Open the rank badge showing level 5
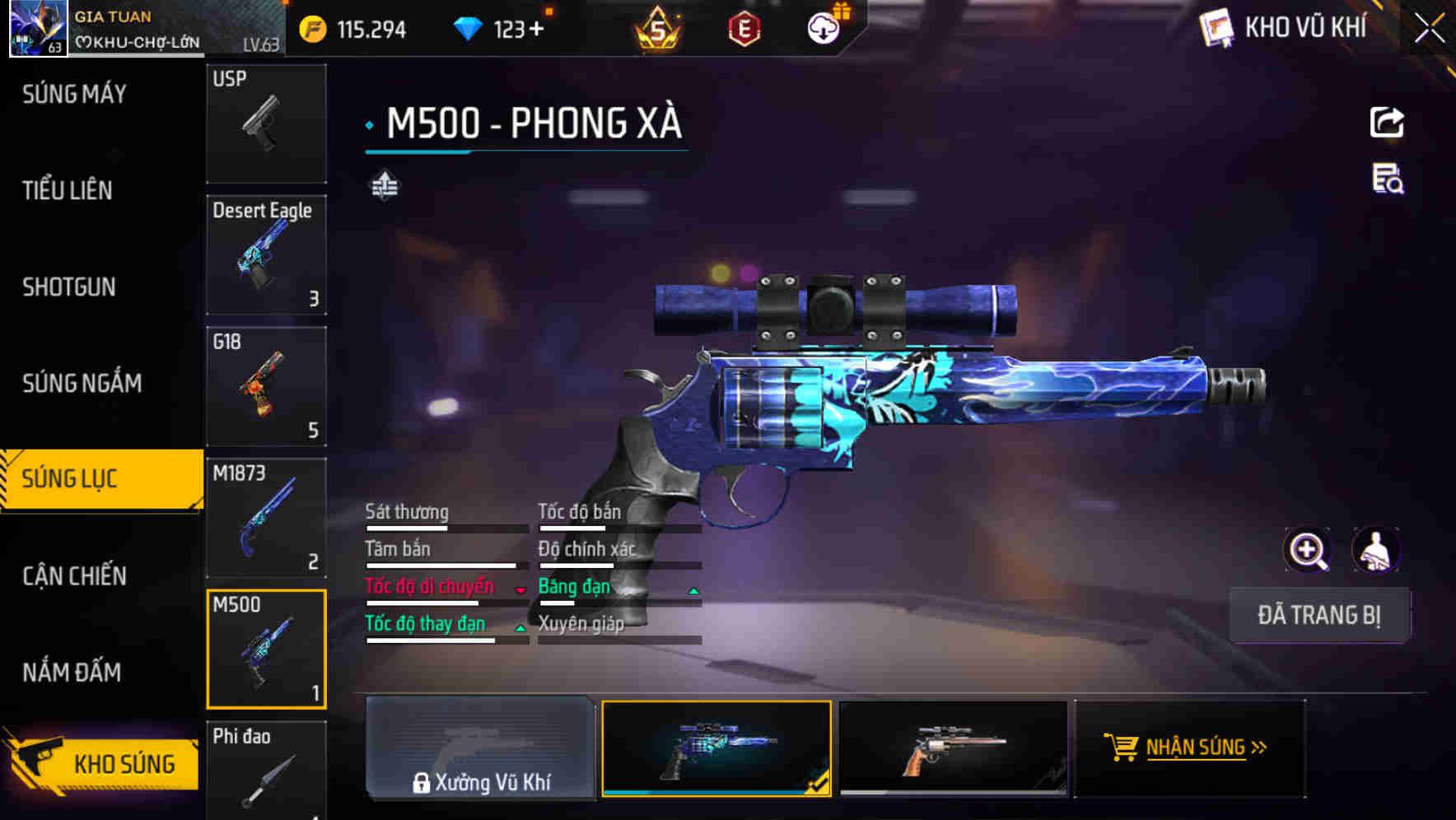 (x=656, y=30)
